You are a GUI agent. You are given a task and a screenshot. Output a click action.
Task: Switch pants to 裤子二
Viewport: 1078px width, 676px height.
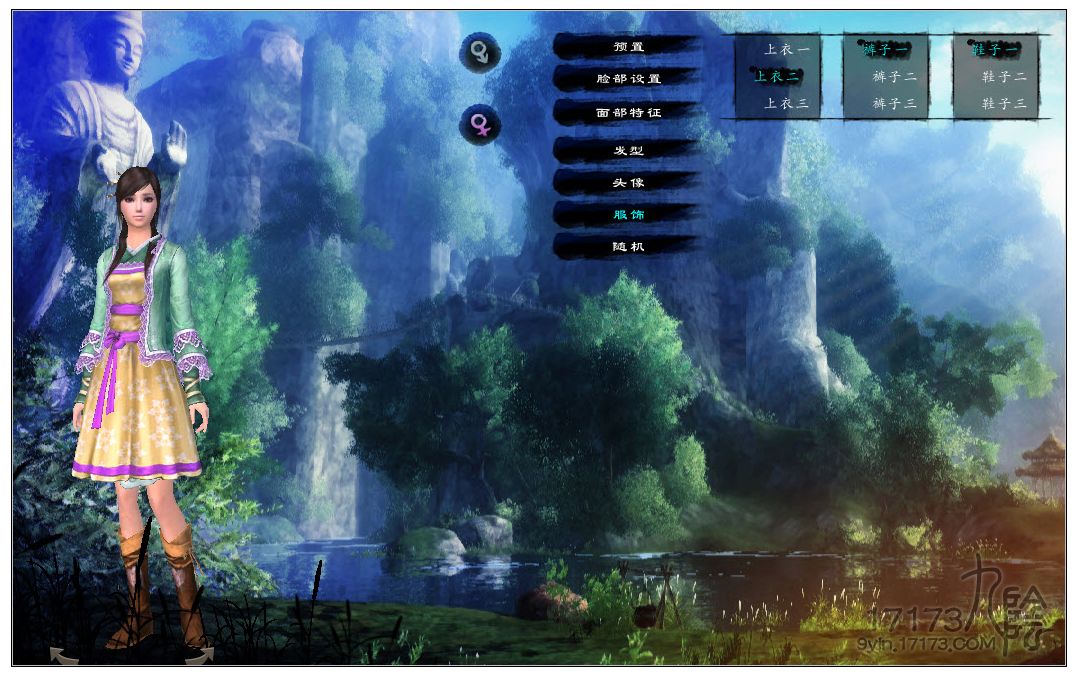[894, 76]
